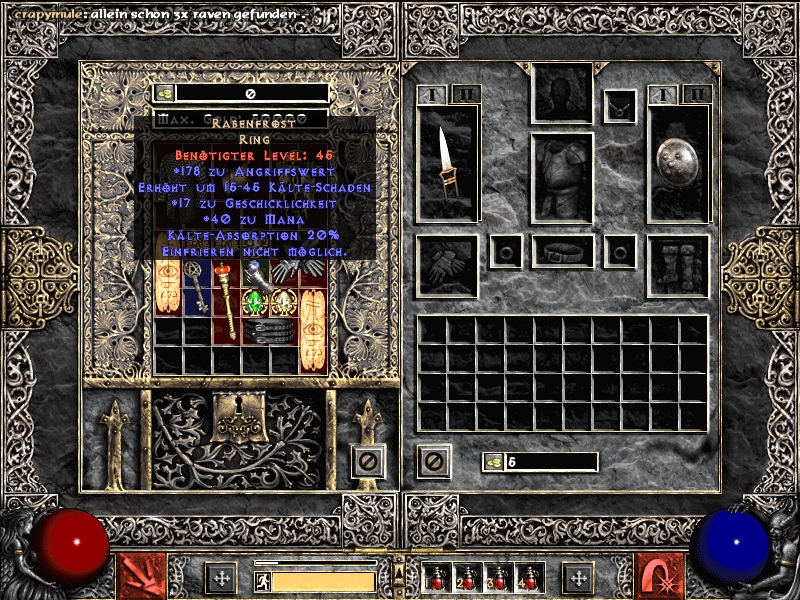The width and height of the screenshot is (800, 600).
Task: Click the stash gold coin button
Action: tap(165, 93)
